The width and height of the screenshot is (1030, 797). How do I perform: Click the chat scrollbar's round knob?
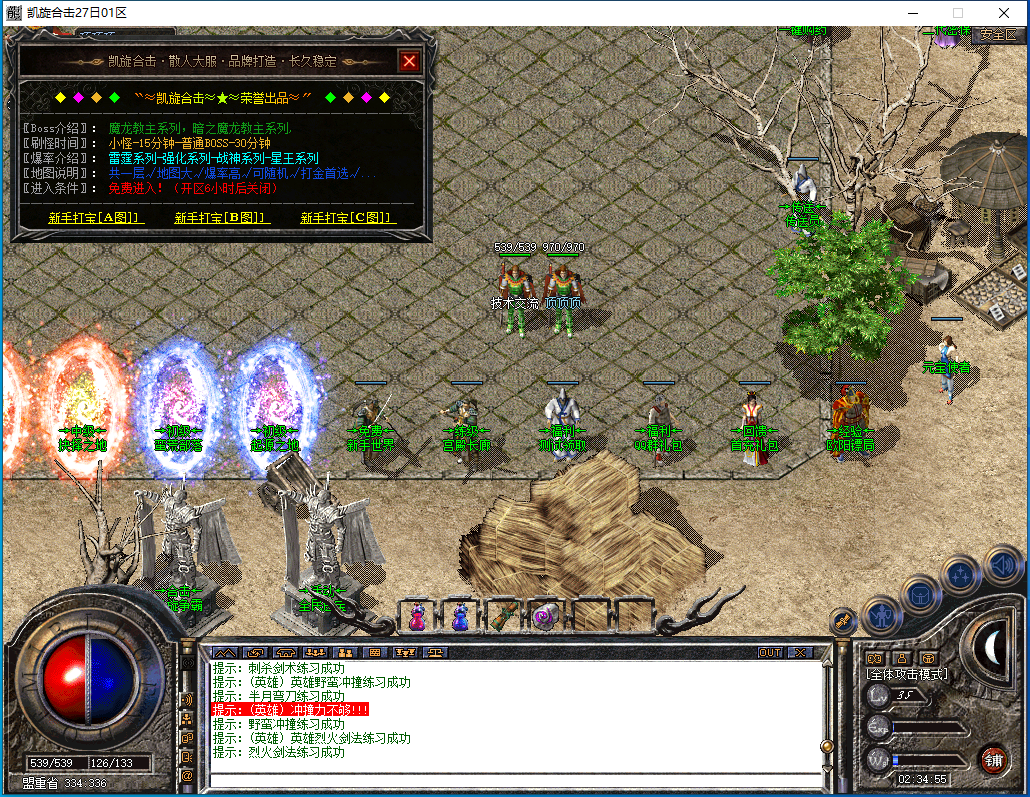tap(827, 745)
